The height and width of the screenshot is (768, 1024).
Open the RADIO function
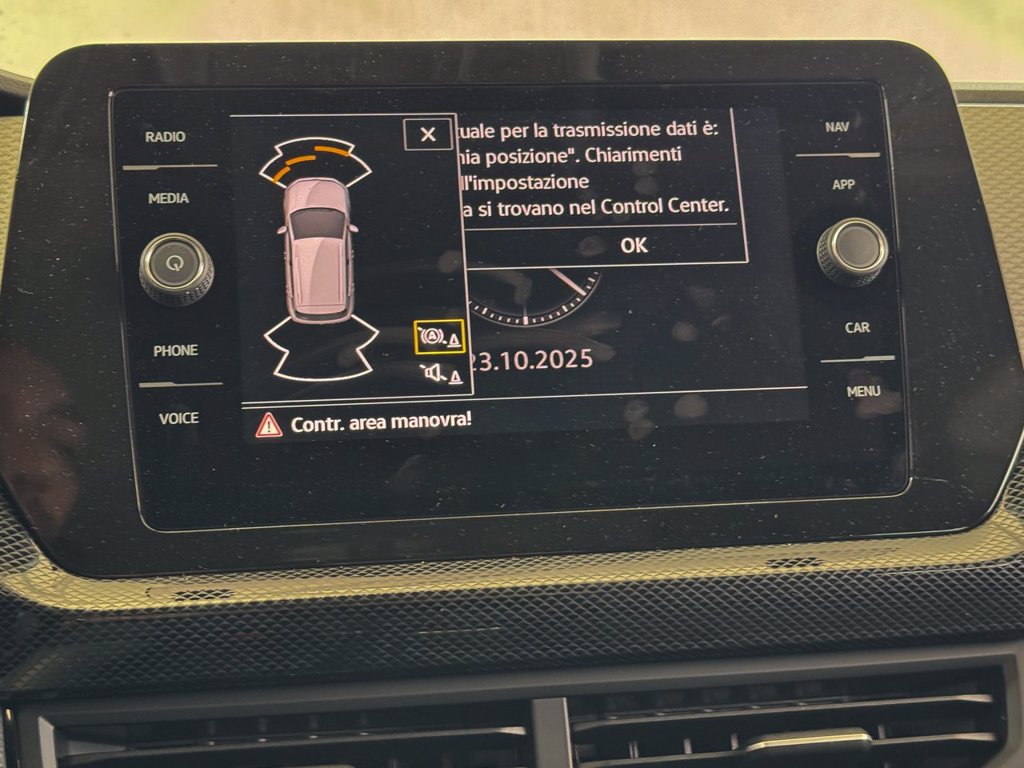tap(165, 137)
